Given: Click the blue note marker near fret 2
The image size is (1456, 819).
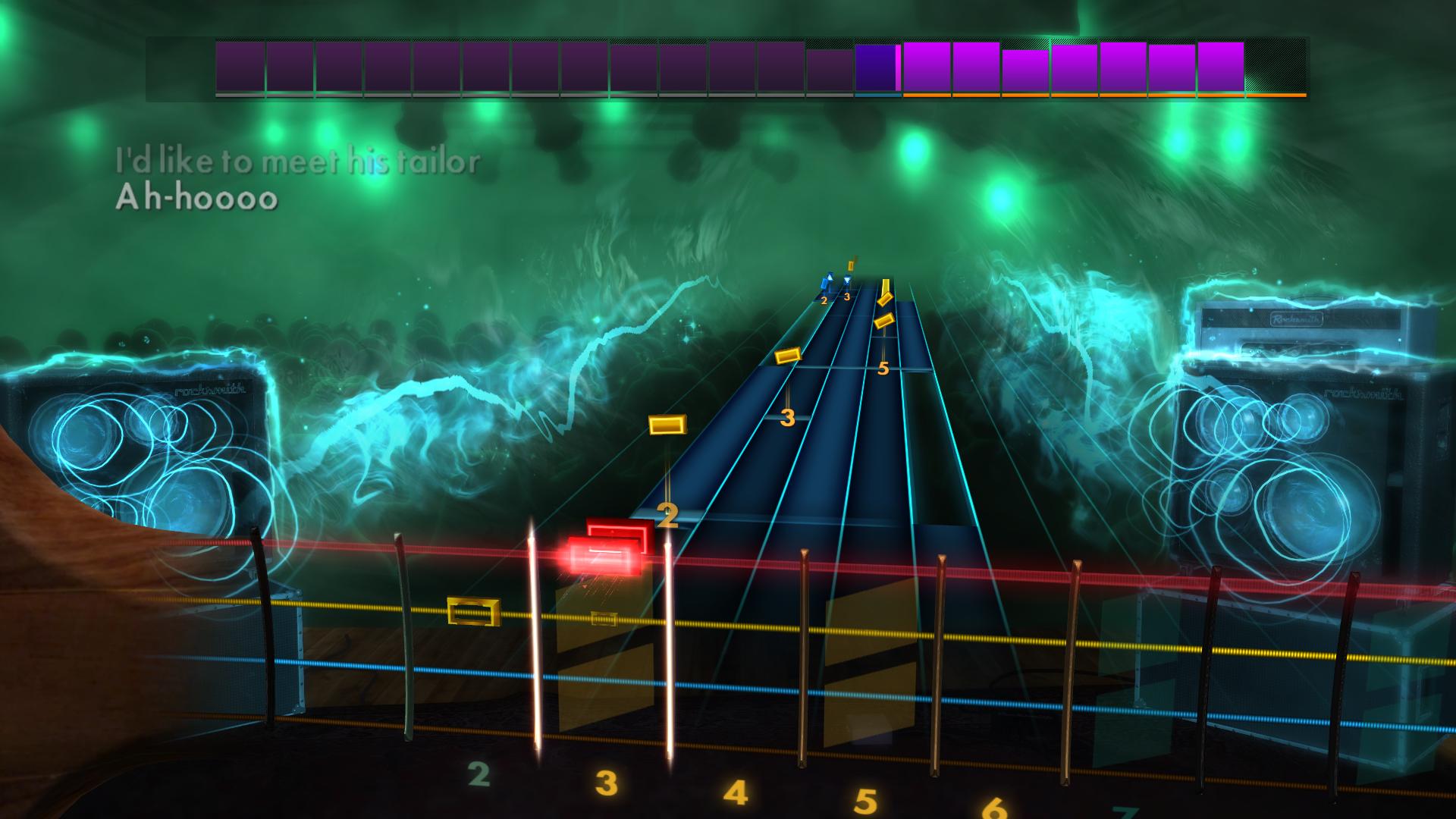Looking at the screenshot, I should click(825, 281).
